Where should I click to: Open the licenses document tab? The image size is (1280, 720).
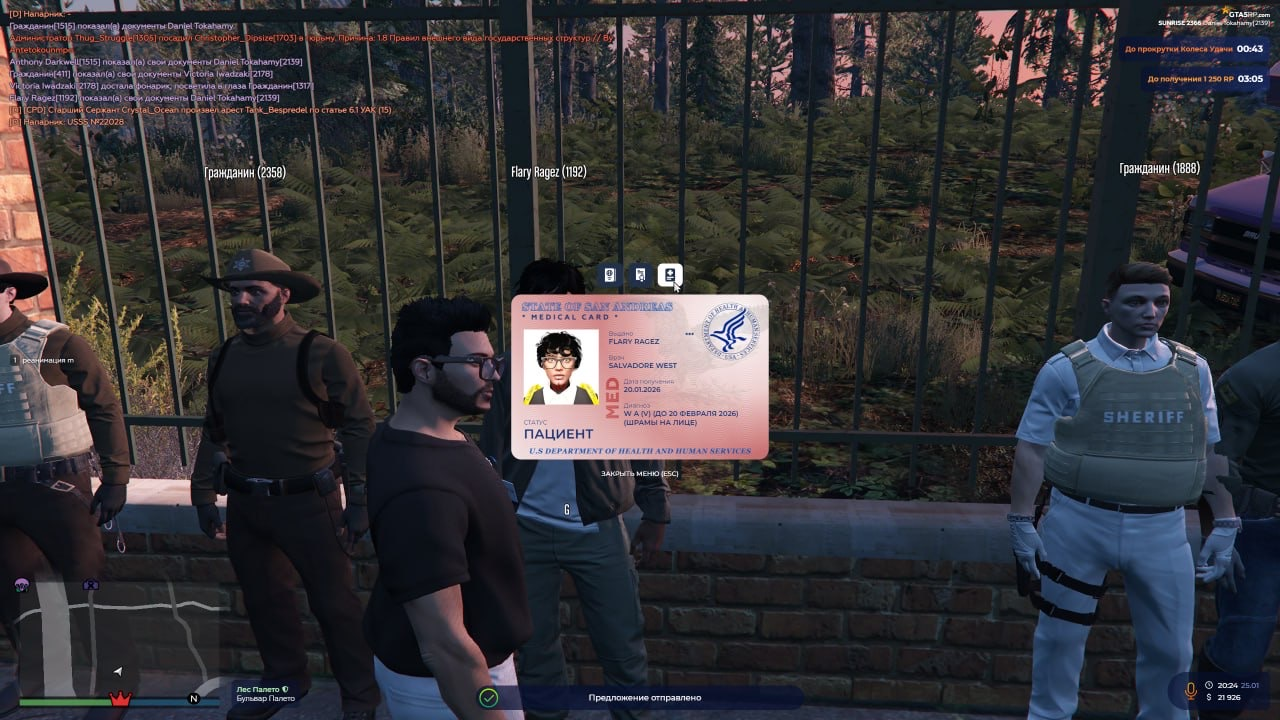pos(640,275)
